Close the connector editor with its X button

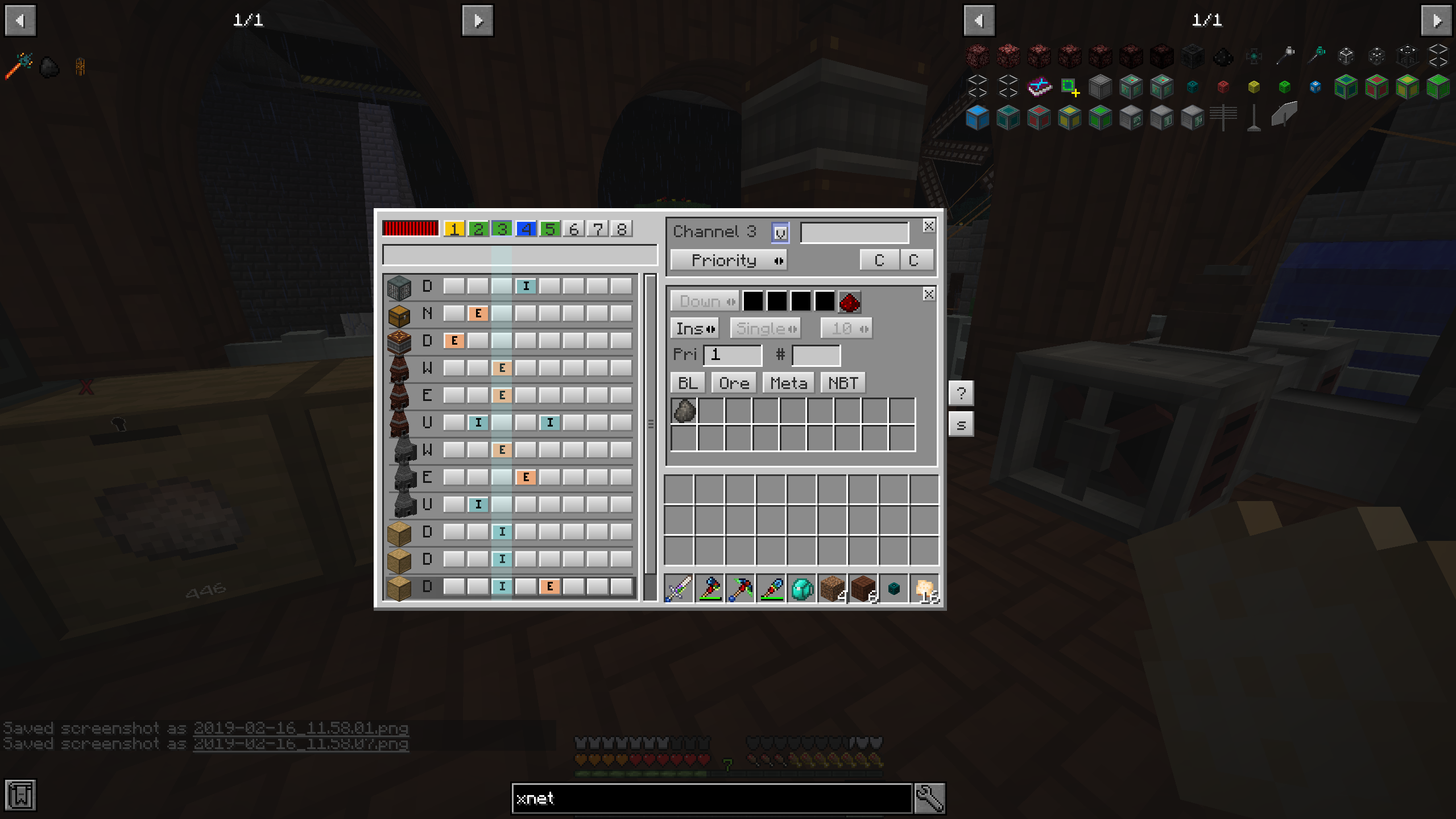(928, 294)
